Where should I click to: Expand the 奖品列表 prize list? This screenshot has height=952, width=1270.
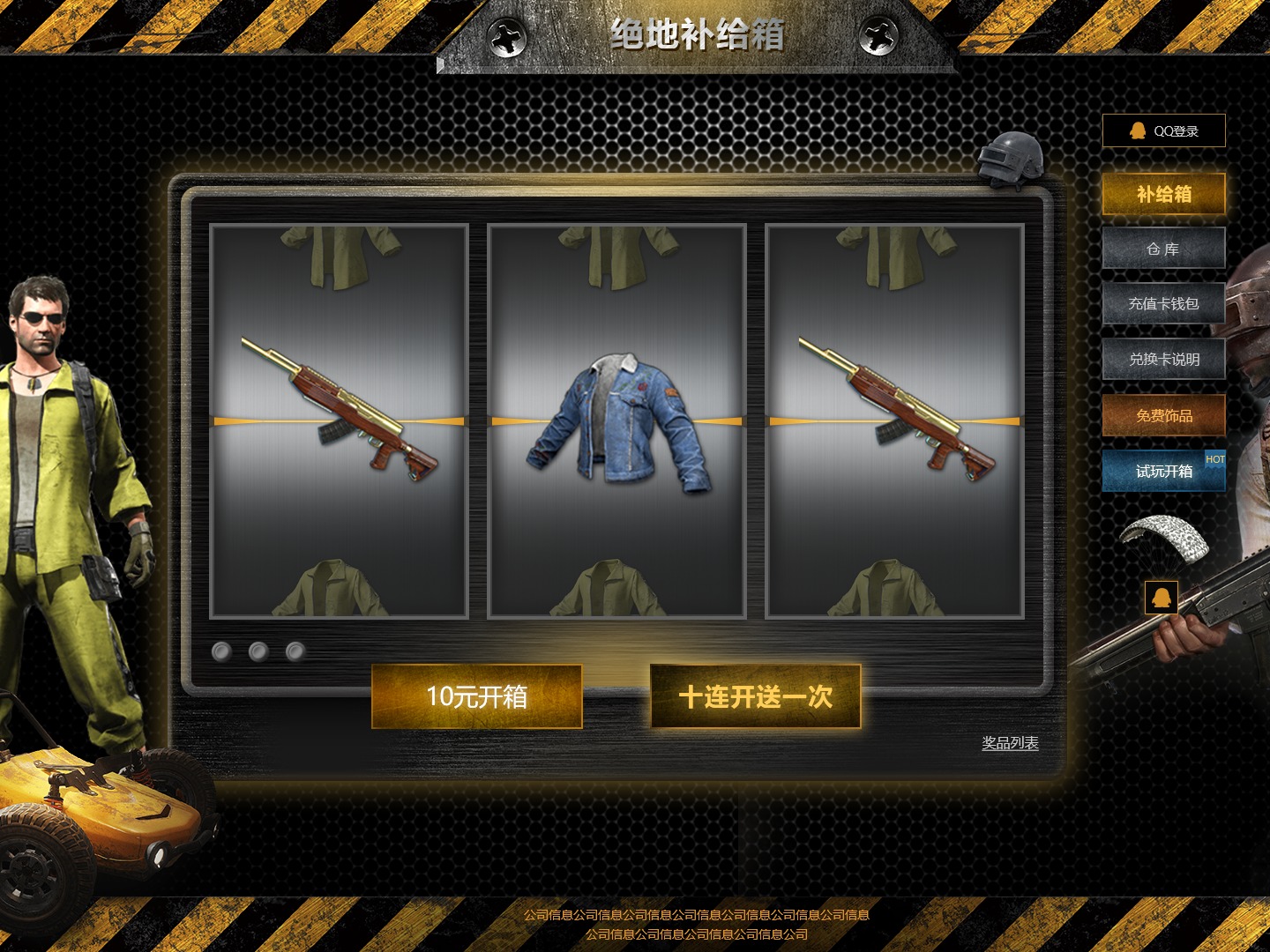click(x=1009, y=744)
